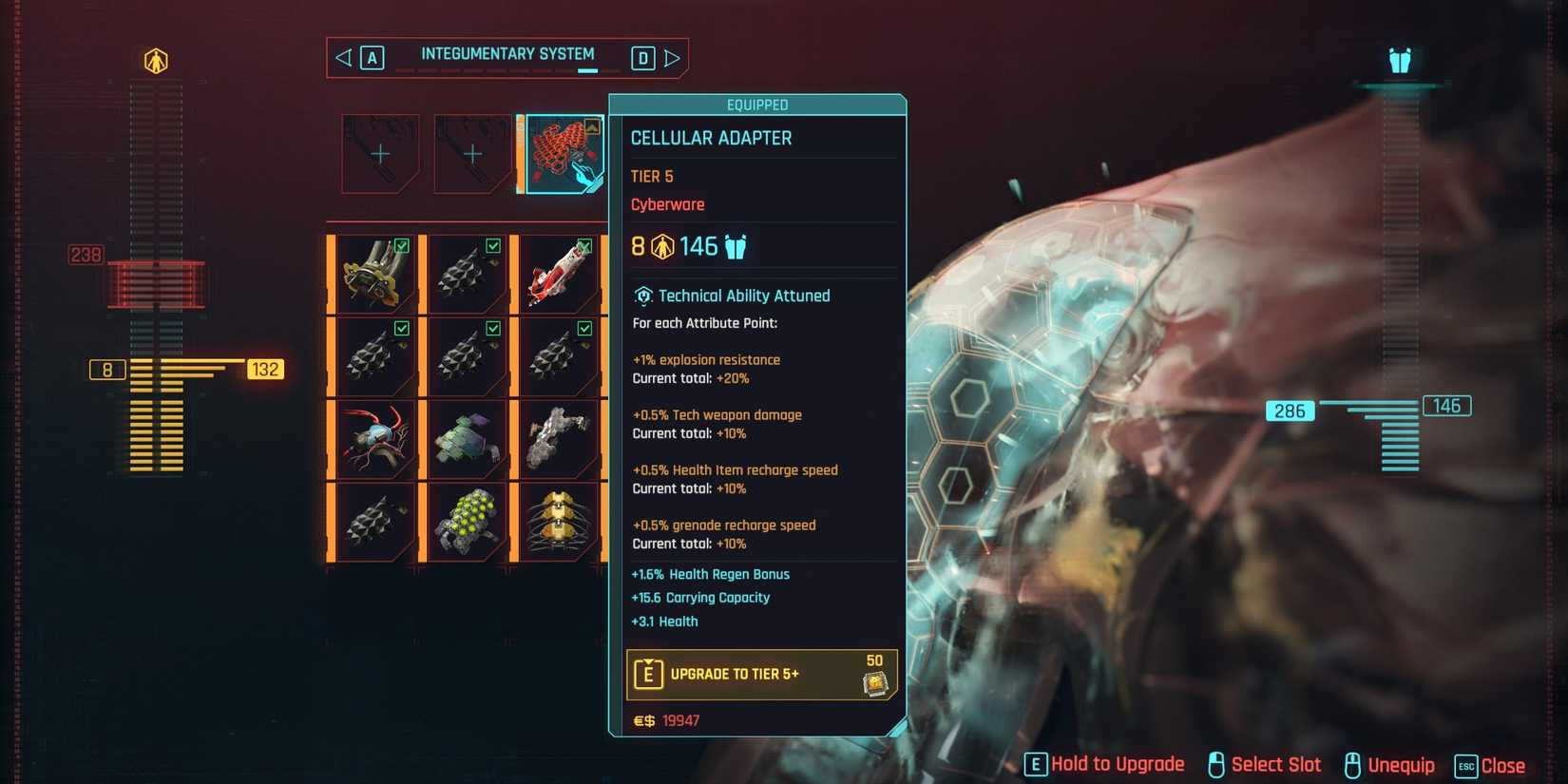Click the right arrow to view next system
The height and width of the screenshot is (784, 1568).
pos(674,58)
